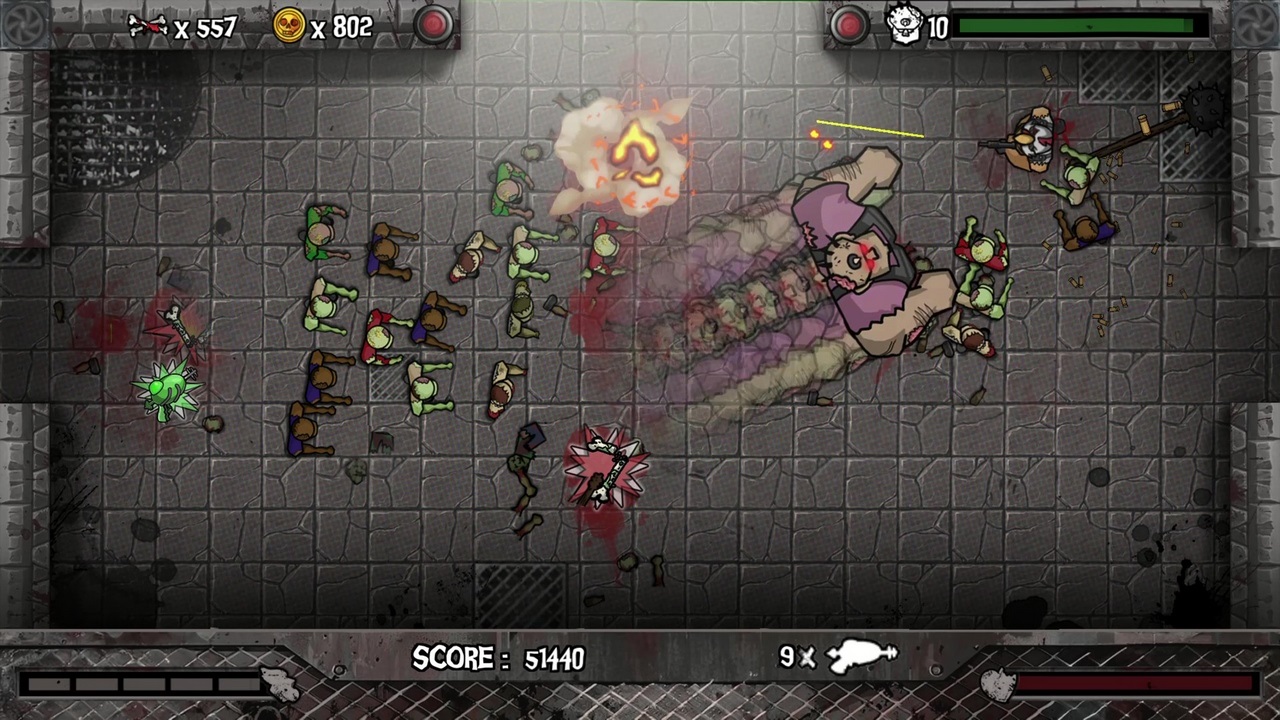Click the fan vent icon in top-left corner
Screen dimensions: 1280x720
(22, 22)
